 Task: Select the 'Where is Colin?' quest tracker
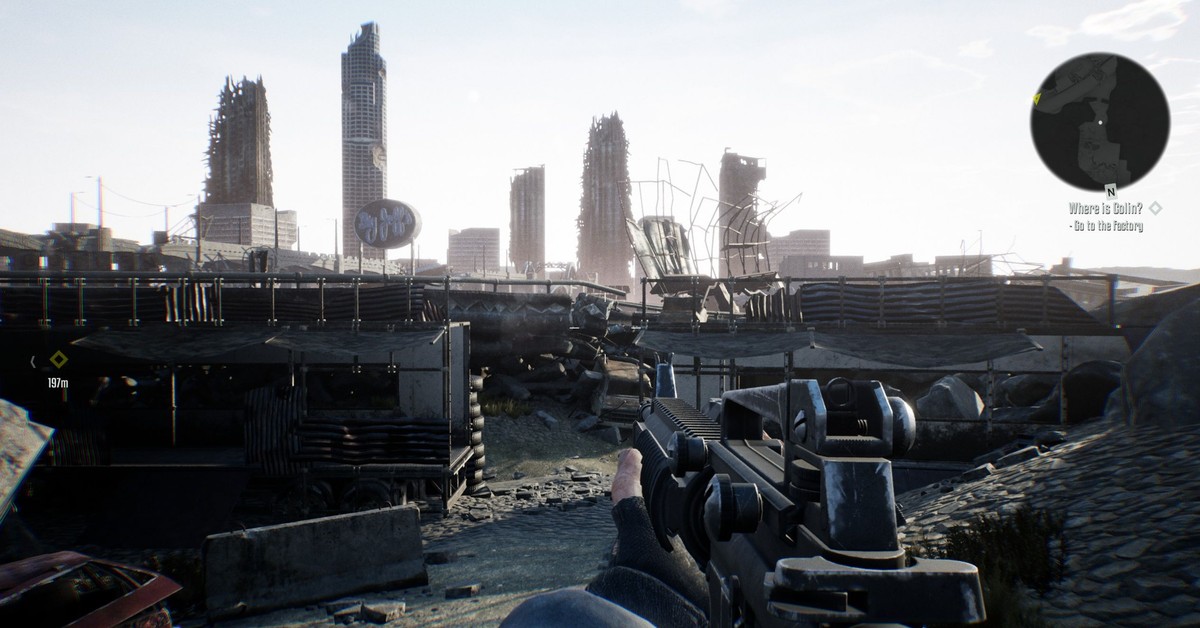coord(1104,208)
